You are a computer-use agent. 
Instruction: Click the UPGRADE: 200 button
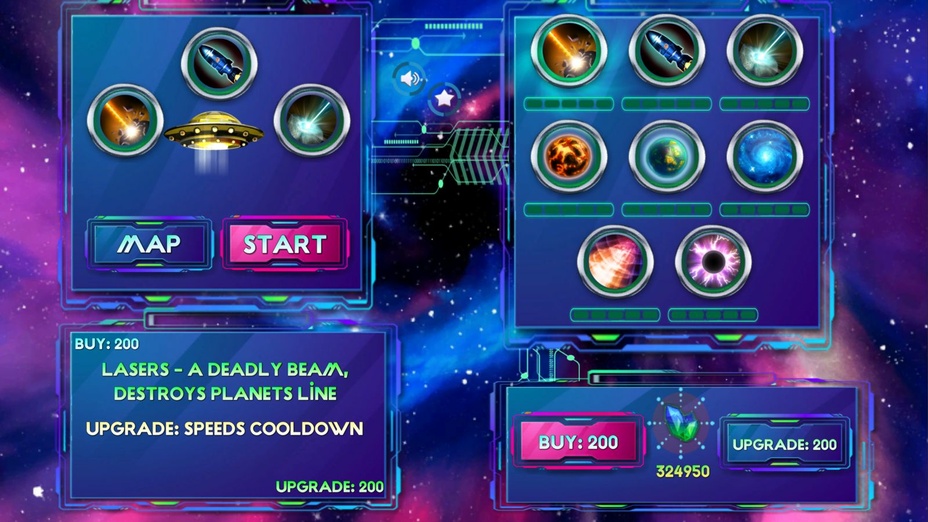[785, 444]
